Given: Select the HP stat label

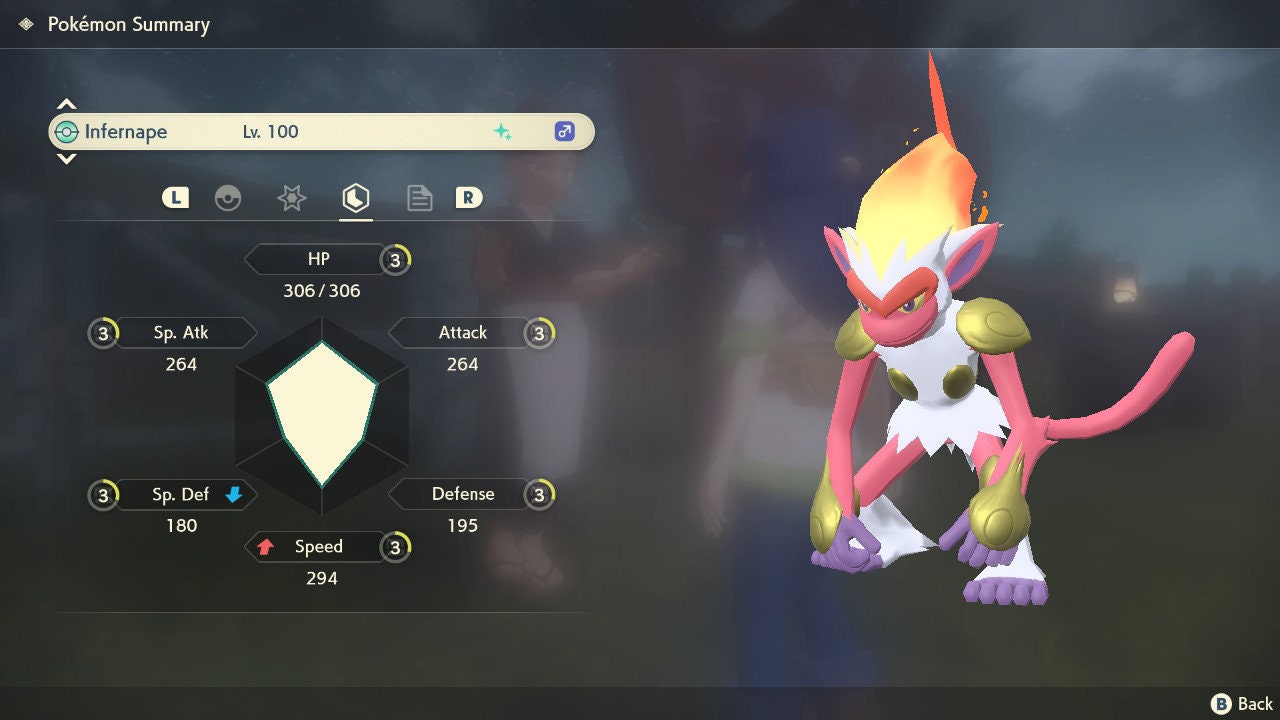Looking at the screenshot, I should (x=318, y=259).
